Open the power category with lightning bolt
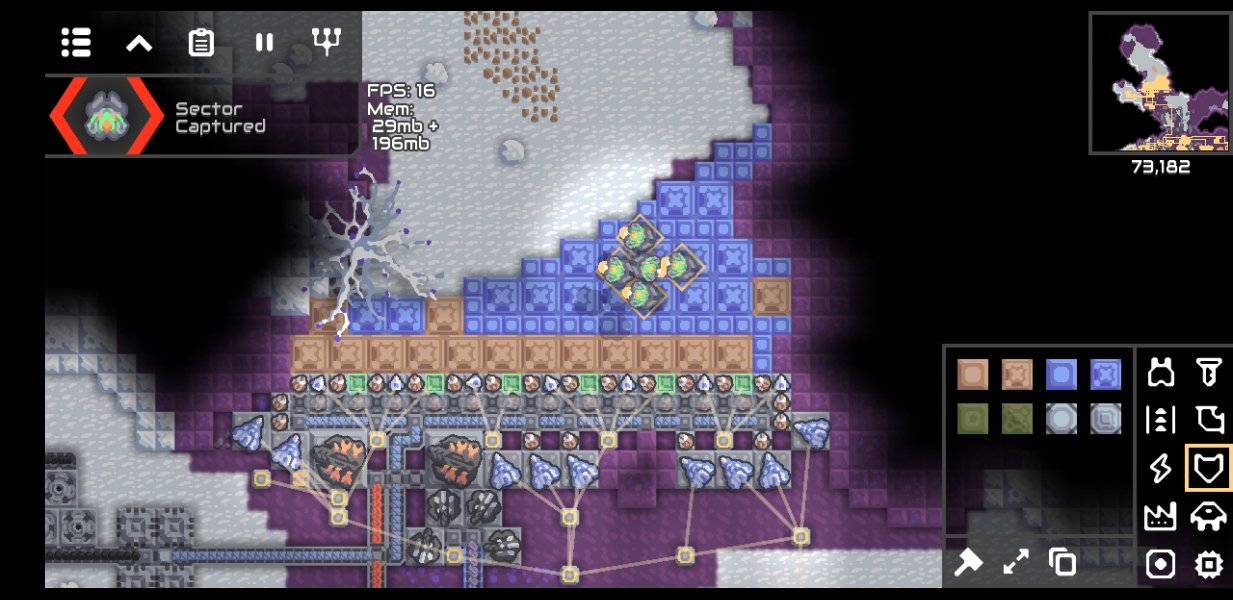The width and height of the screenshot is (1233, 600). pos(1160,468)
